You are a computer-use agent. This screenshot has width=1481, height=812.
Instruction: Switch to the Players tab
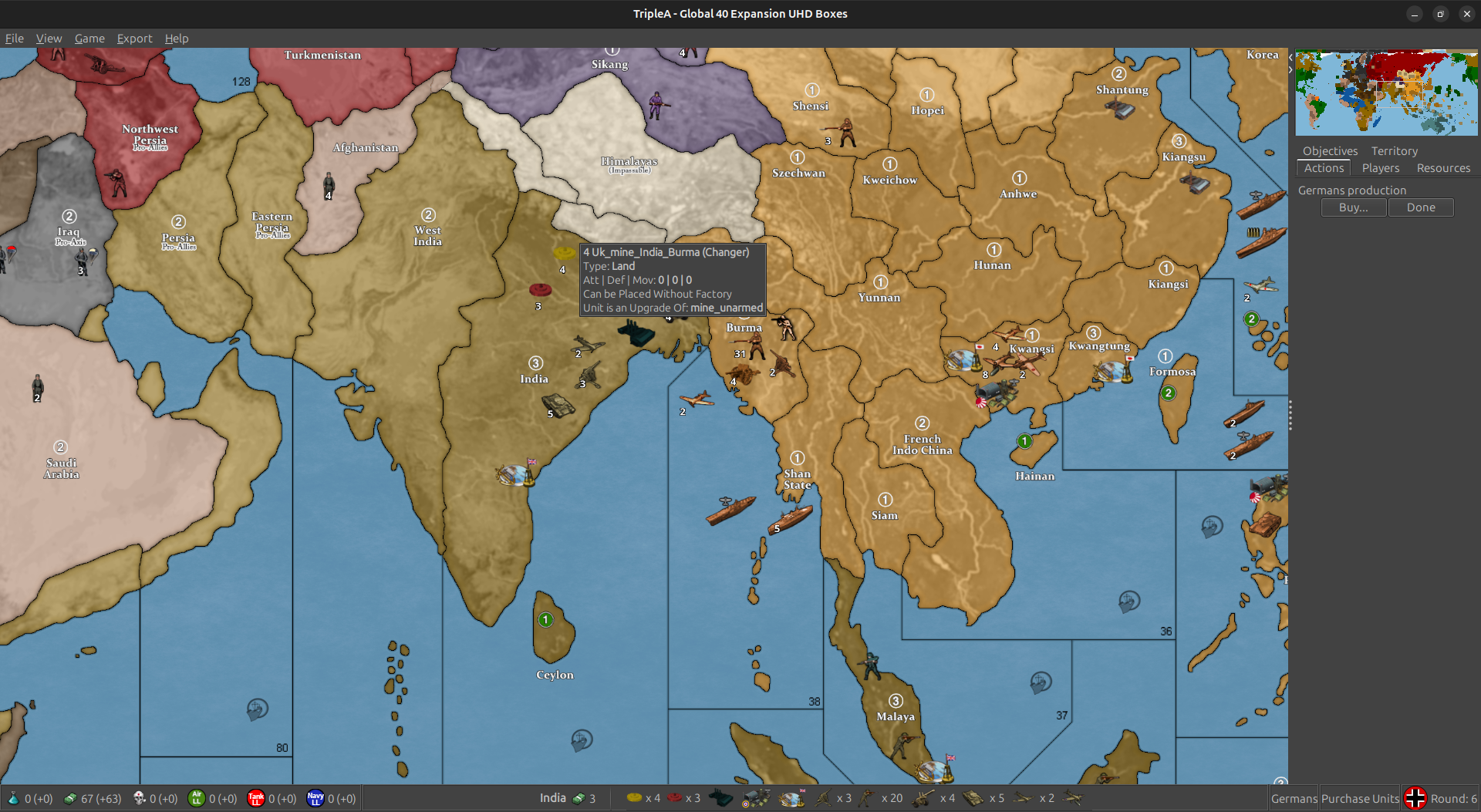[x=1381, y=168]
